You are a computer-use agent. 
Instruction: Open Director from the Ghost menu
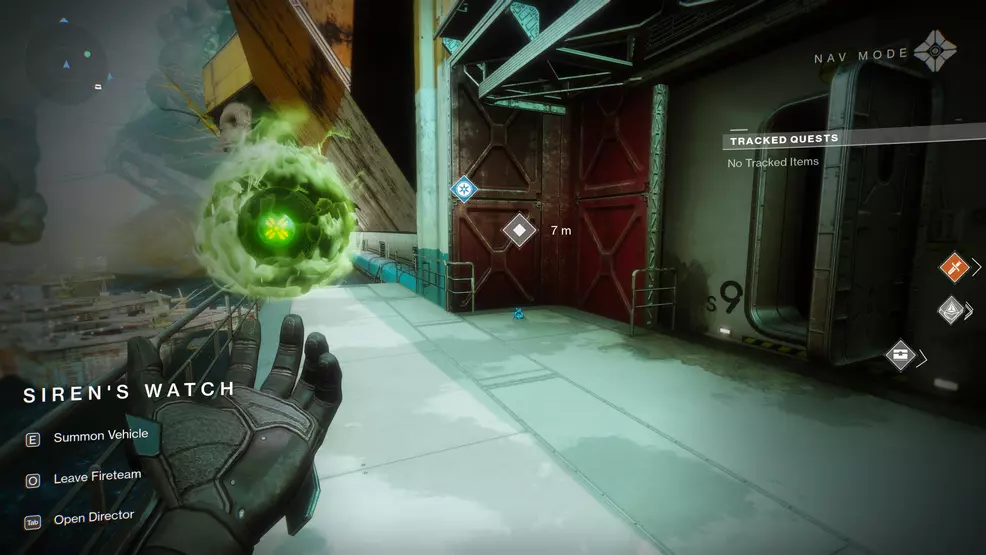pyautogui.click(x=92, y=517)
